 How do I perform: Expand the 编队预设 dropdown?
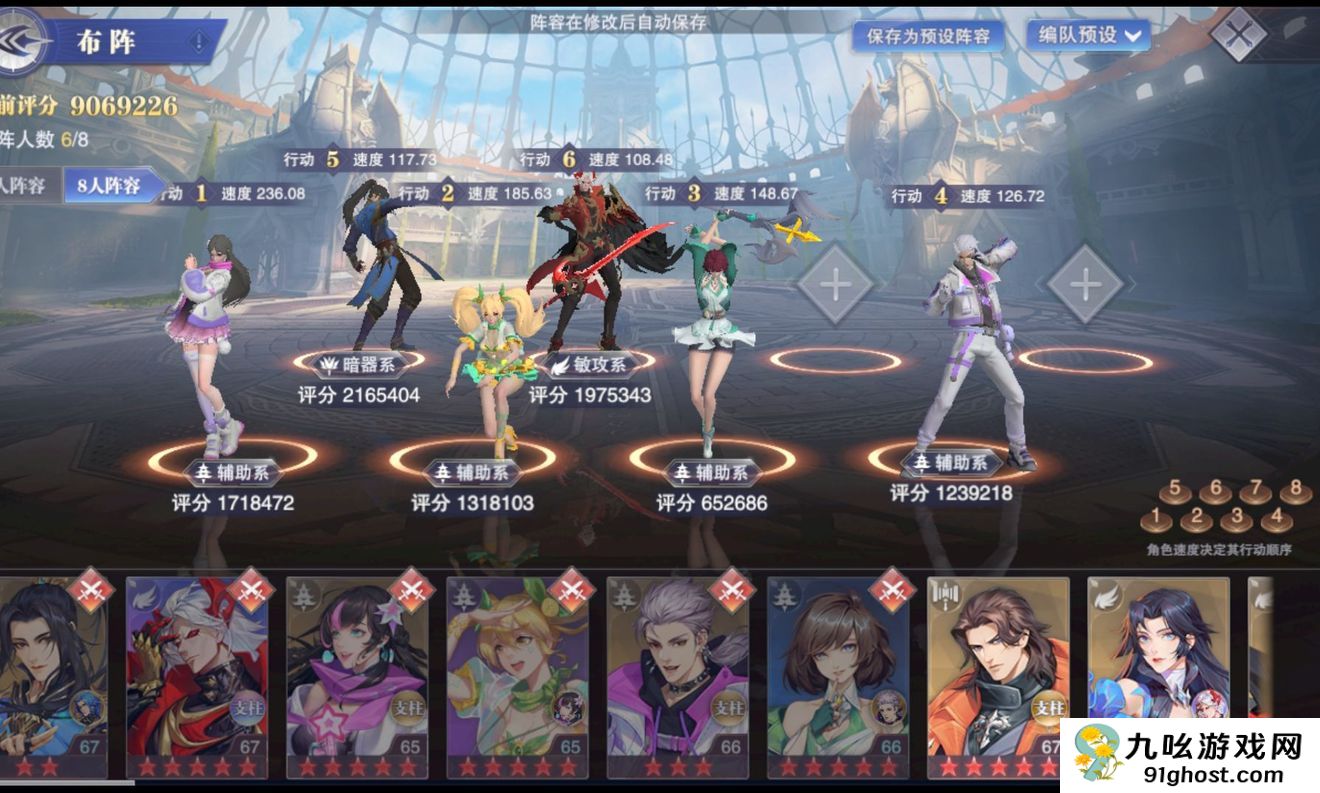coord(1088,35)
